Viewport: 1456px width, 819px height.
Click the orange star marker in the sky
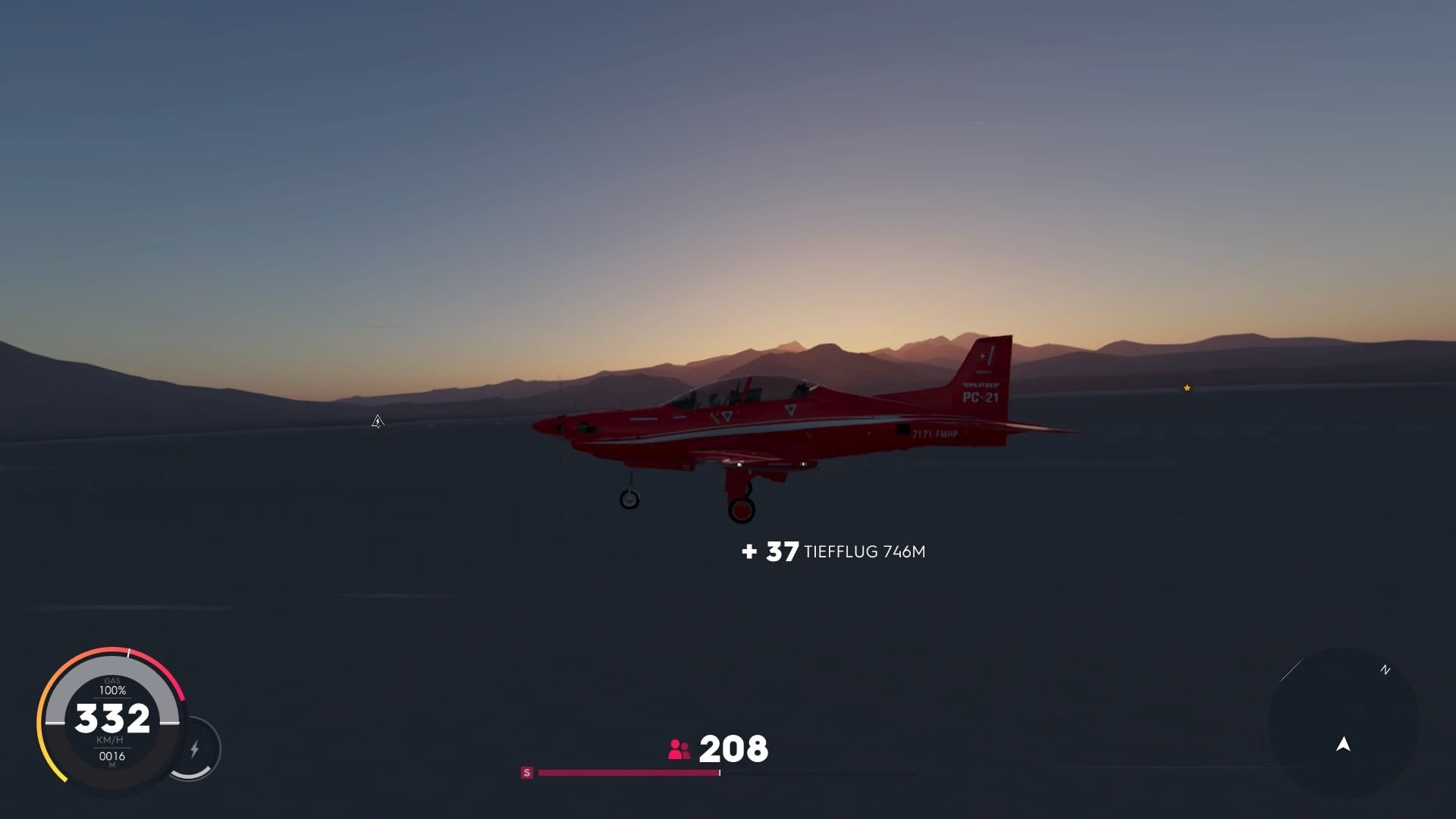point(1186,388)
